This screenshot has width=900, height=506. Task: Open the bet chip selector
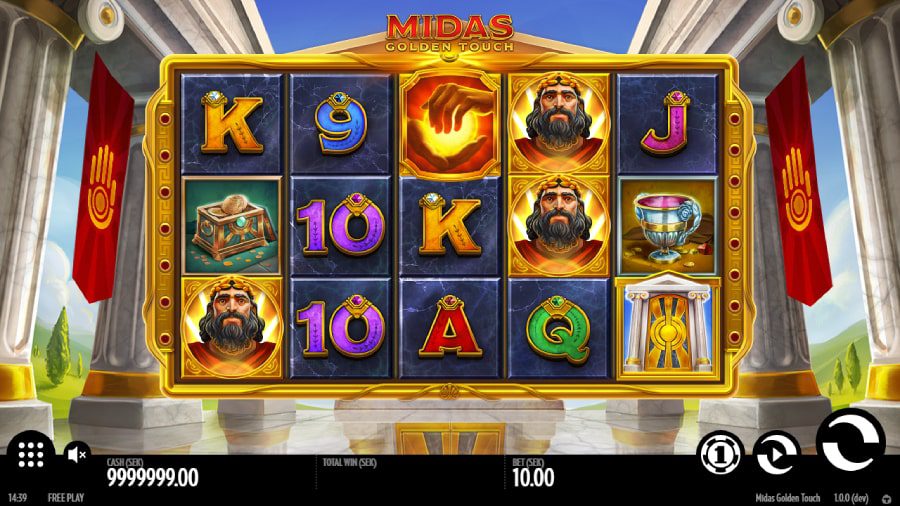click(x=718, y=455)
